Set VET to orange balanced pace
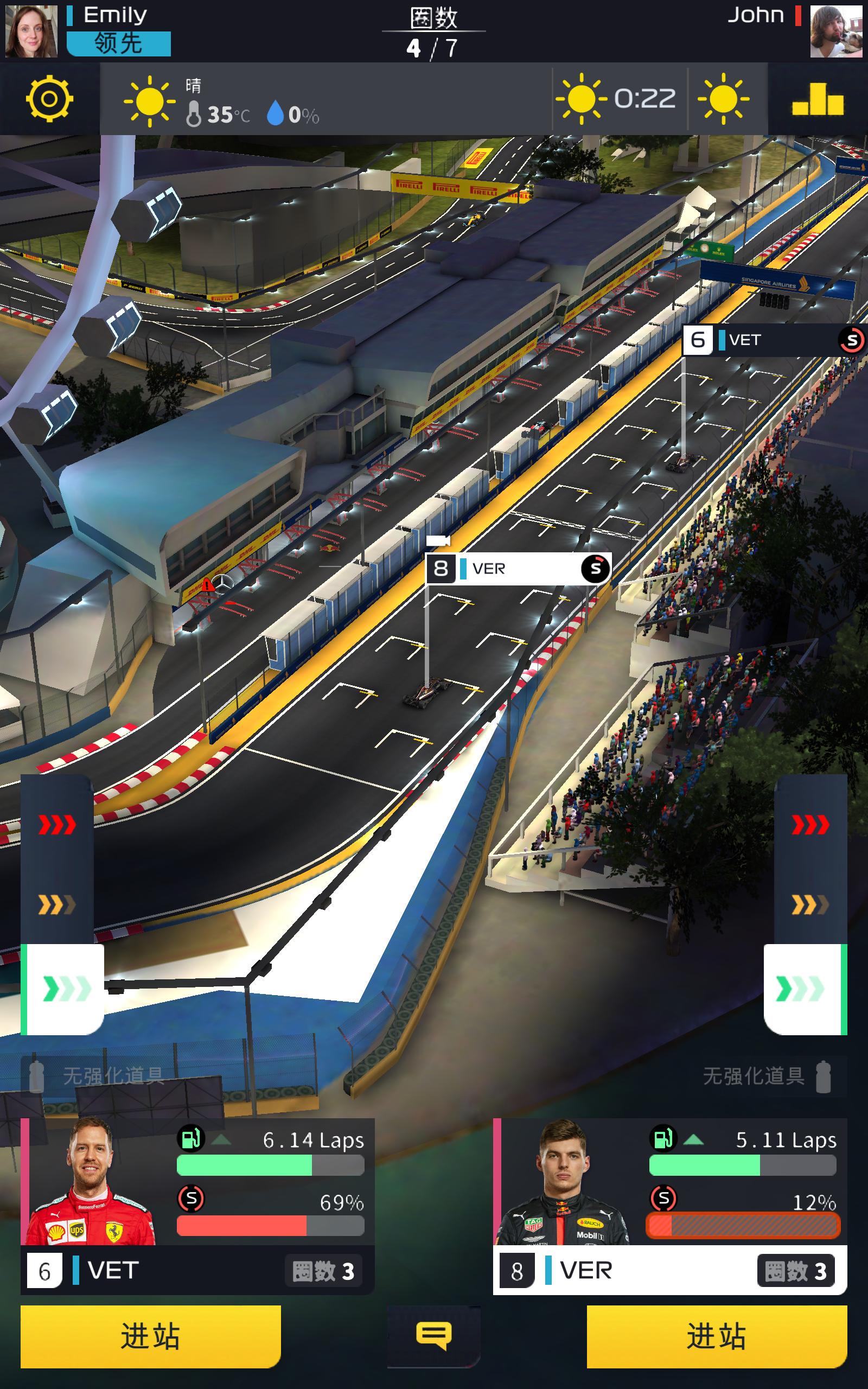This screenshot has height=1389, width=868. click(57, 905)
